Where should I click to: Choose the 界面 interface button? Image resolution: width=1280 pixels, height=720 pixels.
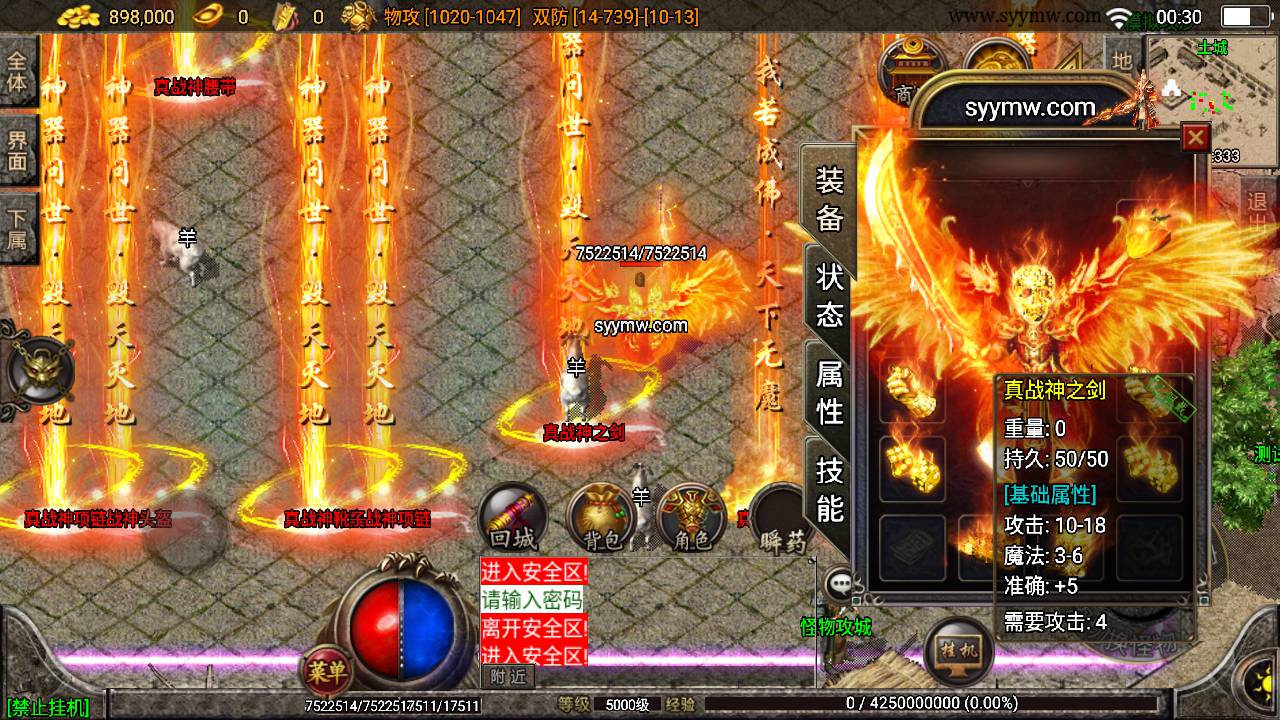coord(18,150)
